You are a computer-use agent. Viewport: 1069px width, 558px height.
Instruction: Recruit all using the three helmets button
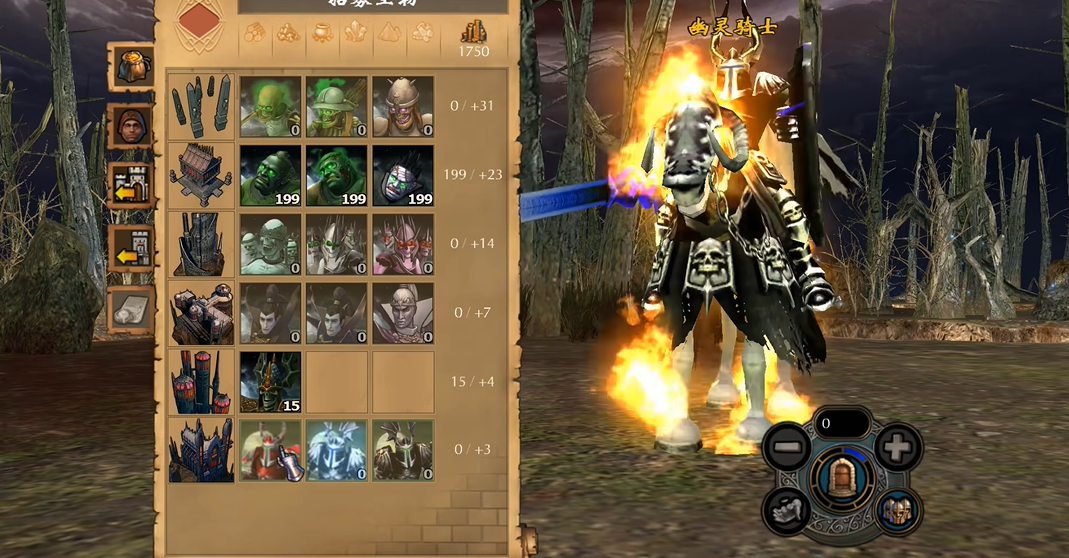point(897,511)
